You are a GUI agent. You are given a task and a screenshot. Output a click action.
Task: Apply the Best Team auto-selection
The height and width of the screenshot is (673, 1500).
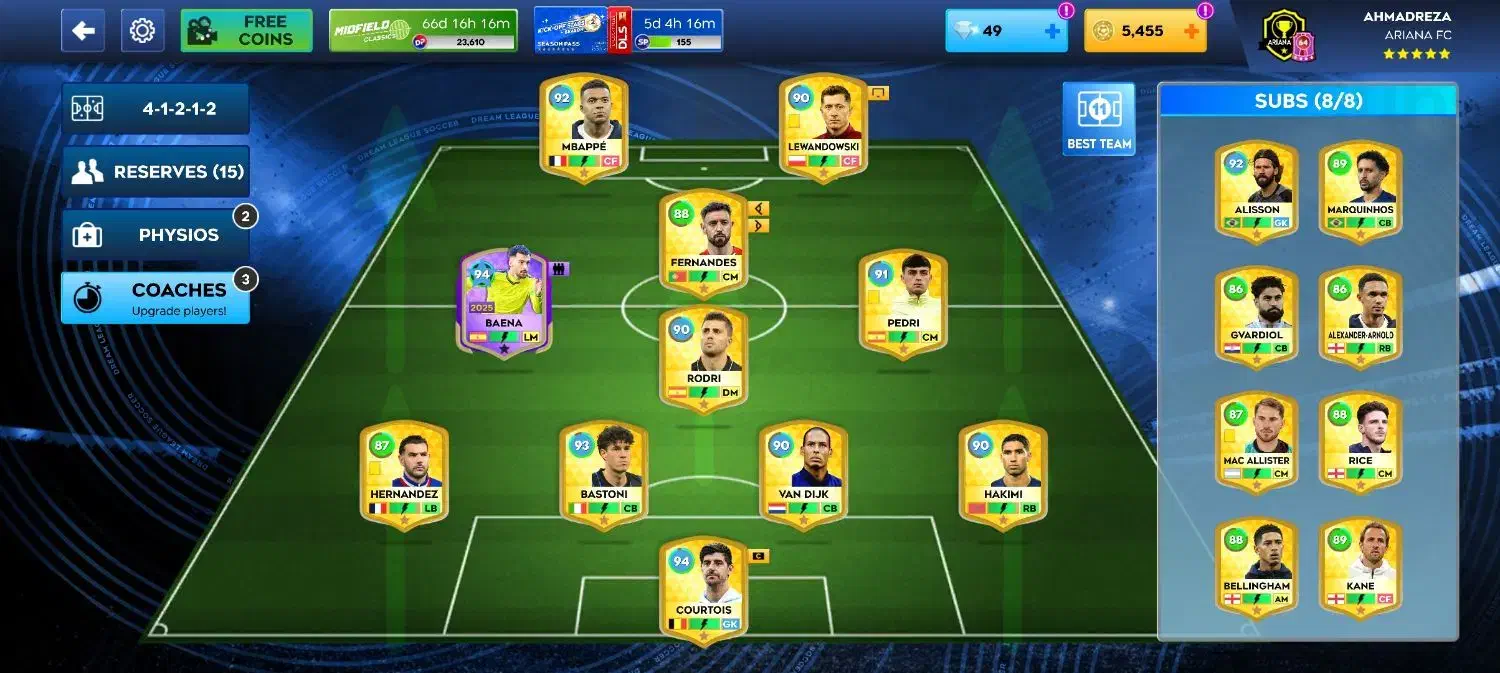(1098, 118)
